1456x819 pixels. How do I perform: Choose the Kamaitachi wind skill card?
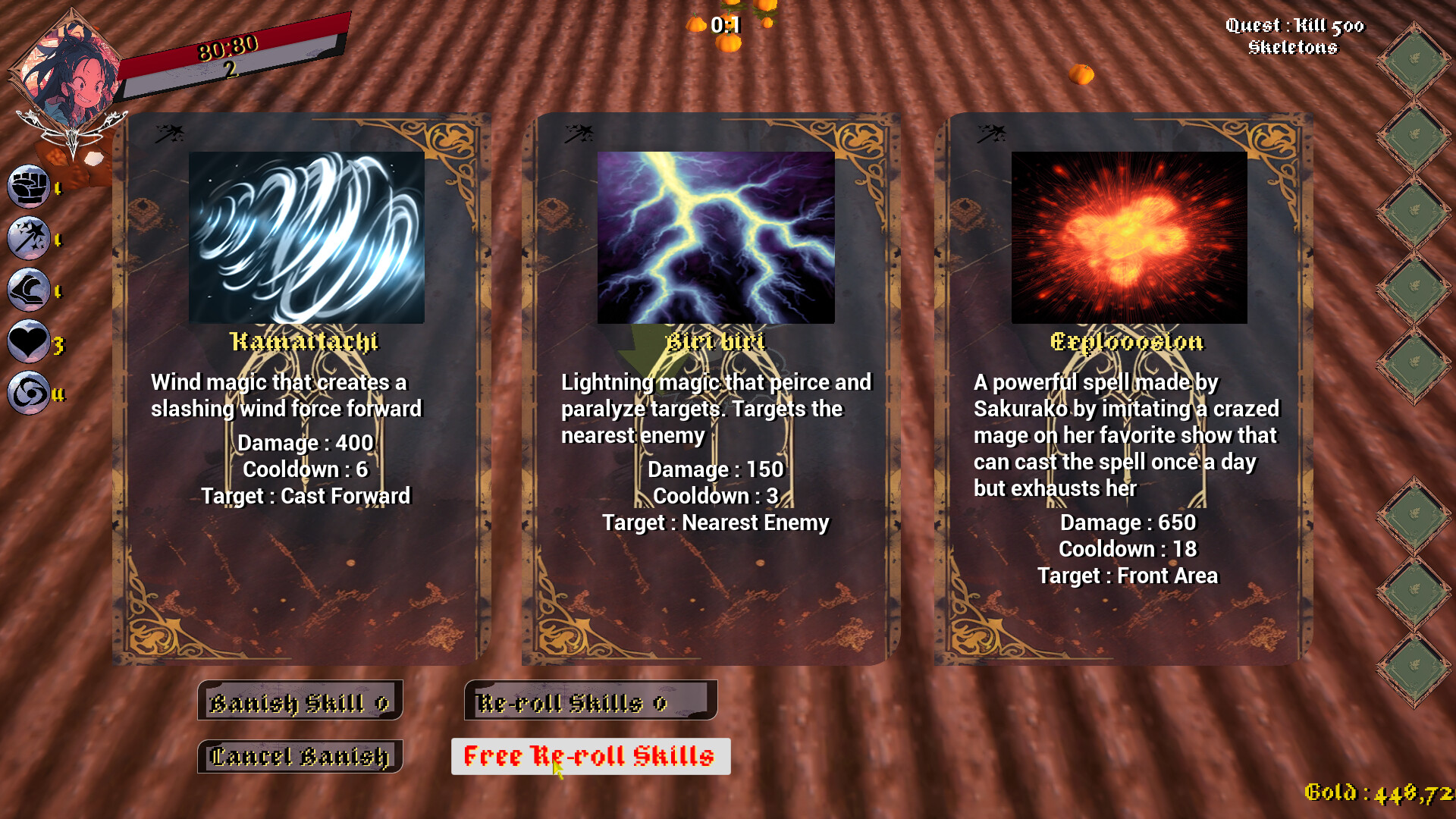[302, 388]
